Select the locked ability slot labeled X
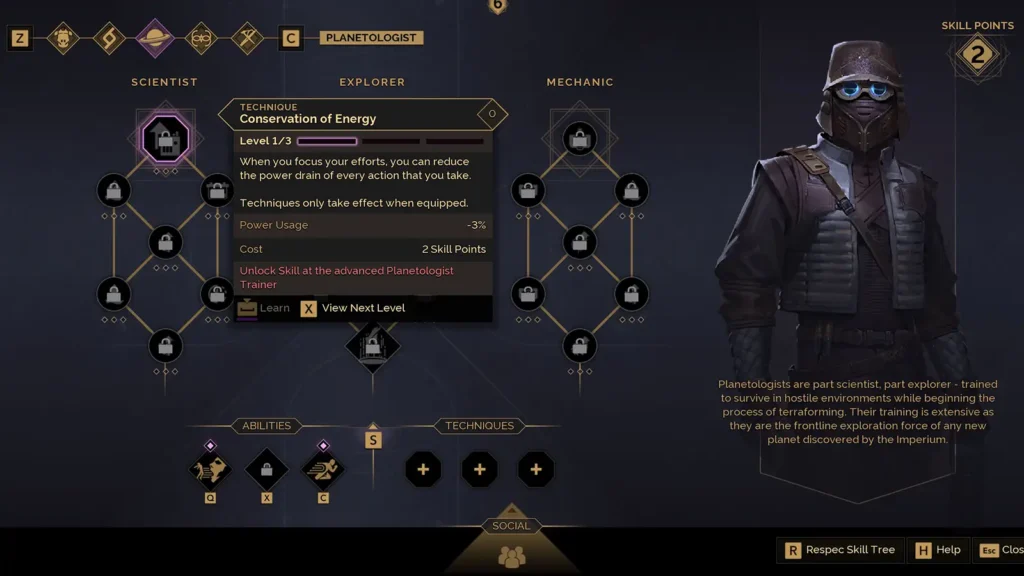Screen dimensions: 1024x576 (266, 468)
